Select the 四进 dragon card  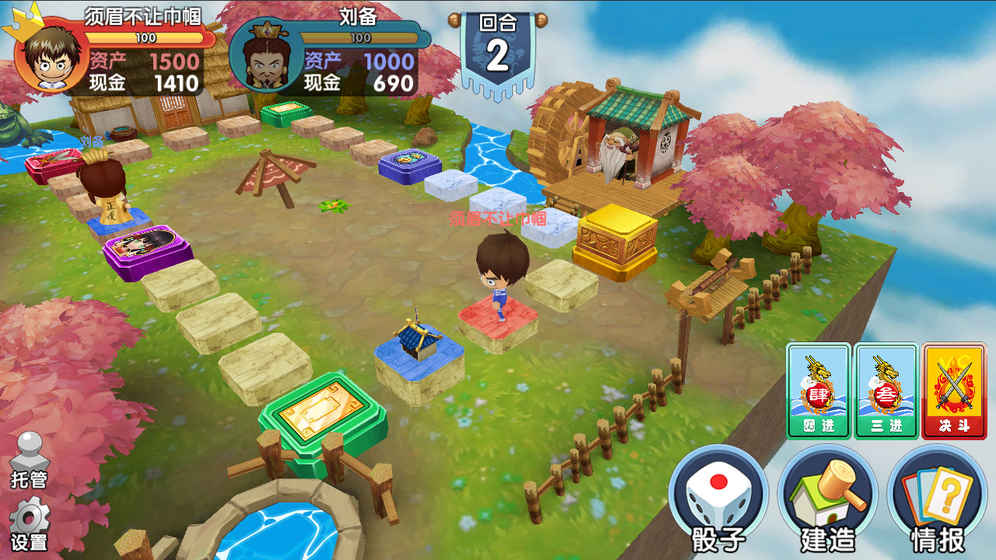[817, 391]
